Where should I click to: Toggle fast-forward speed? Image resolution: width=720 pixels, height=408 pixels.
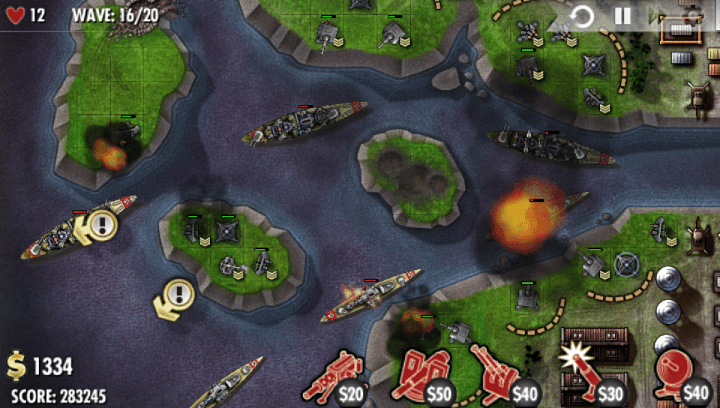click(x=658, y=16)
